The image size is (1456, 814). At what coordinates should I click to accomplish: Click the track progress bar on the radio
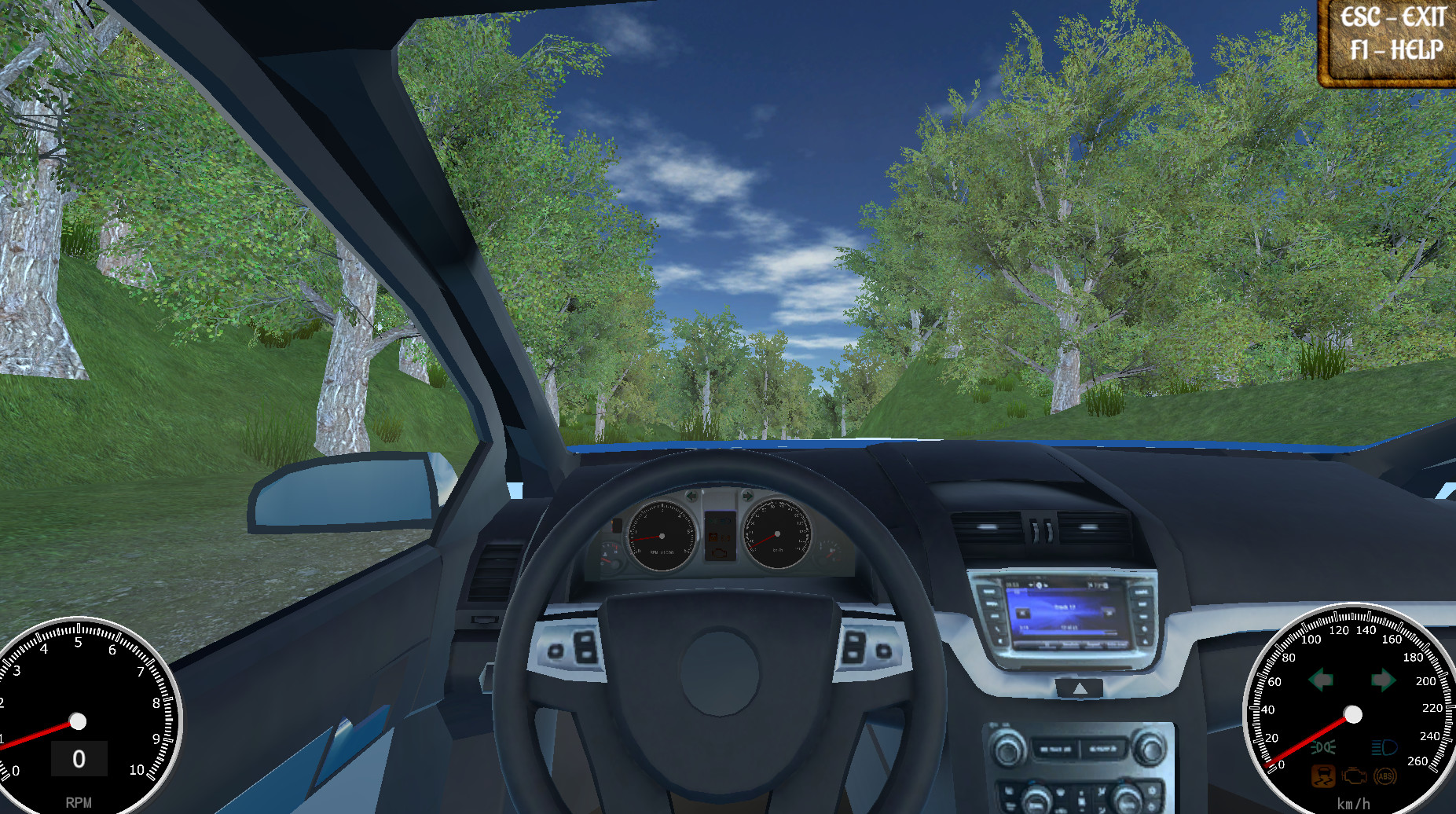1065,631
